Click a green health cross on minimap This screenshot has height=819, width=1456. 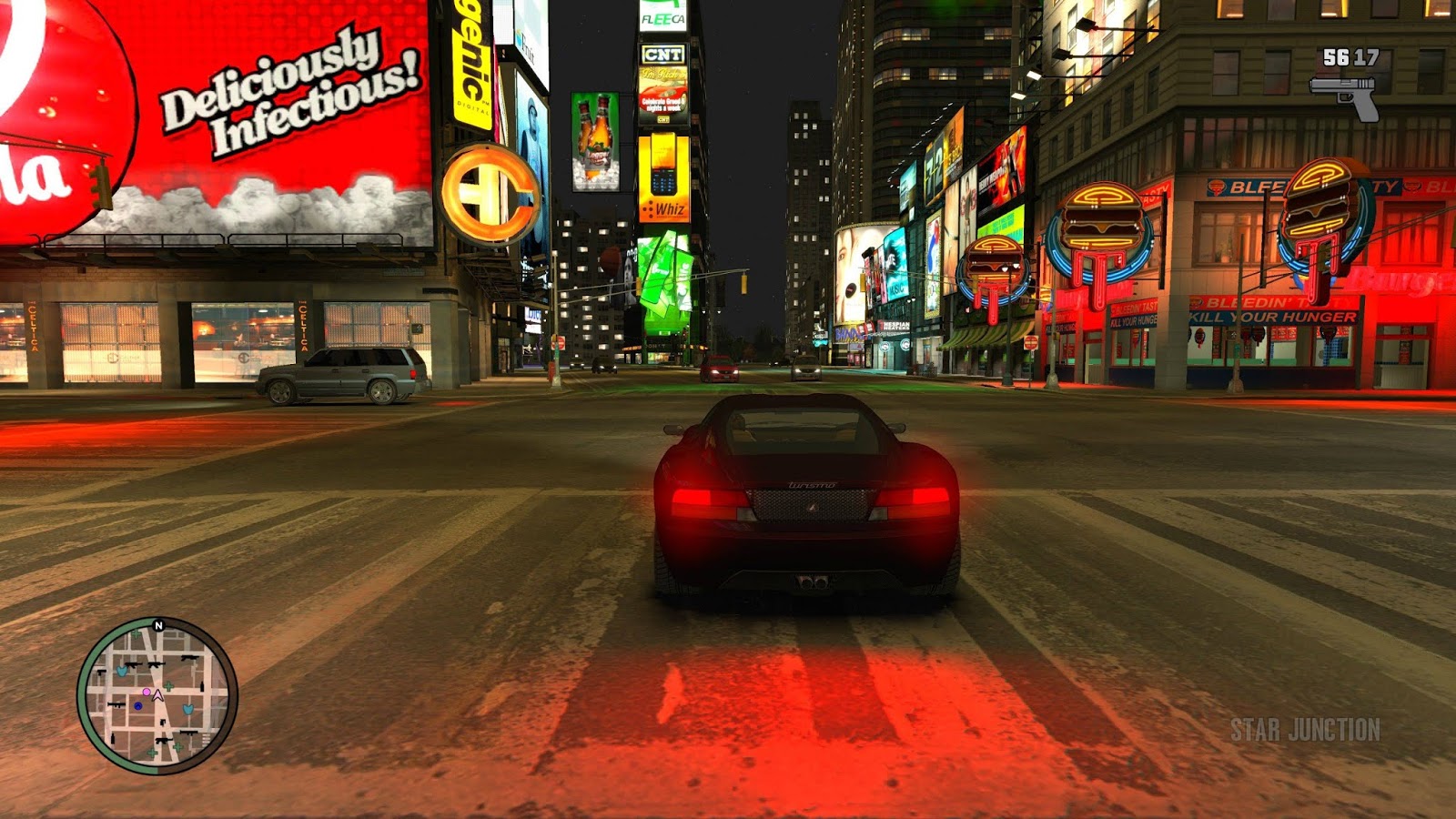tap(168, 686)
